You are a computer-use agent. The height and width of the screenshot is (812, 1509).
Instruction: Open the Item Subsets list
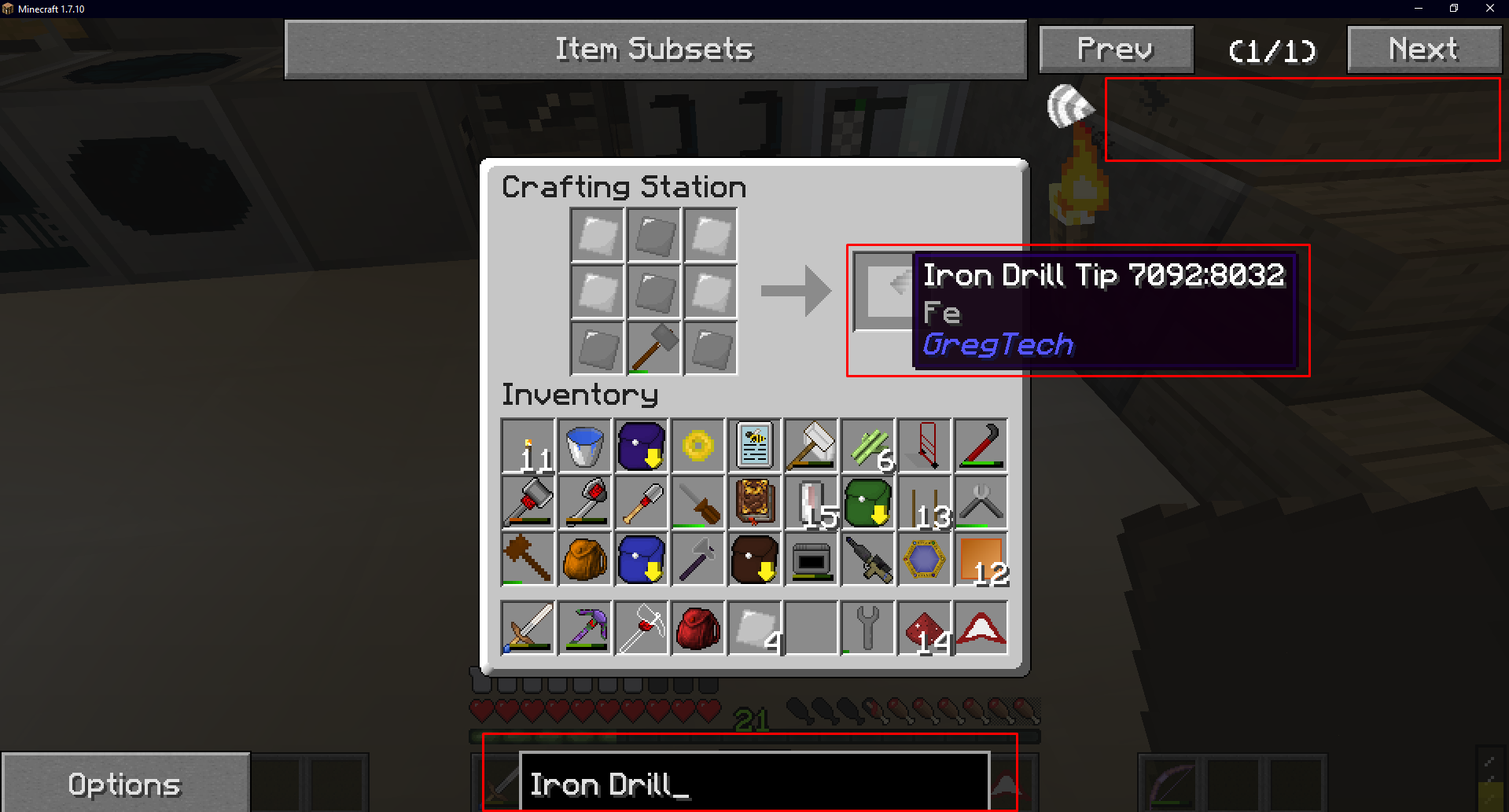[655, 49]
